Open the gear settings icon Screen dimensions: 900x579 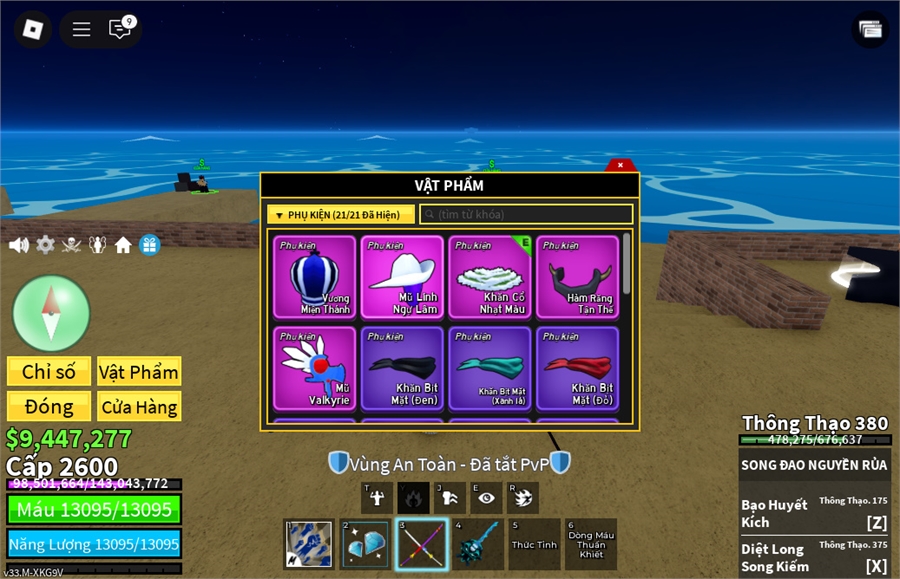[x=46, y=245]
